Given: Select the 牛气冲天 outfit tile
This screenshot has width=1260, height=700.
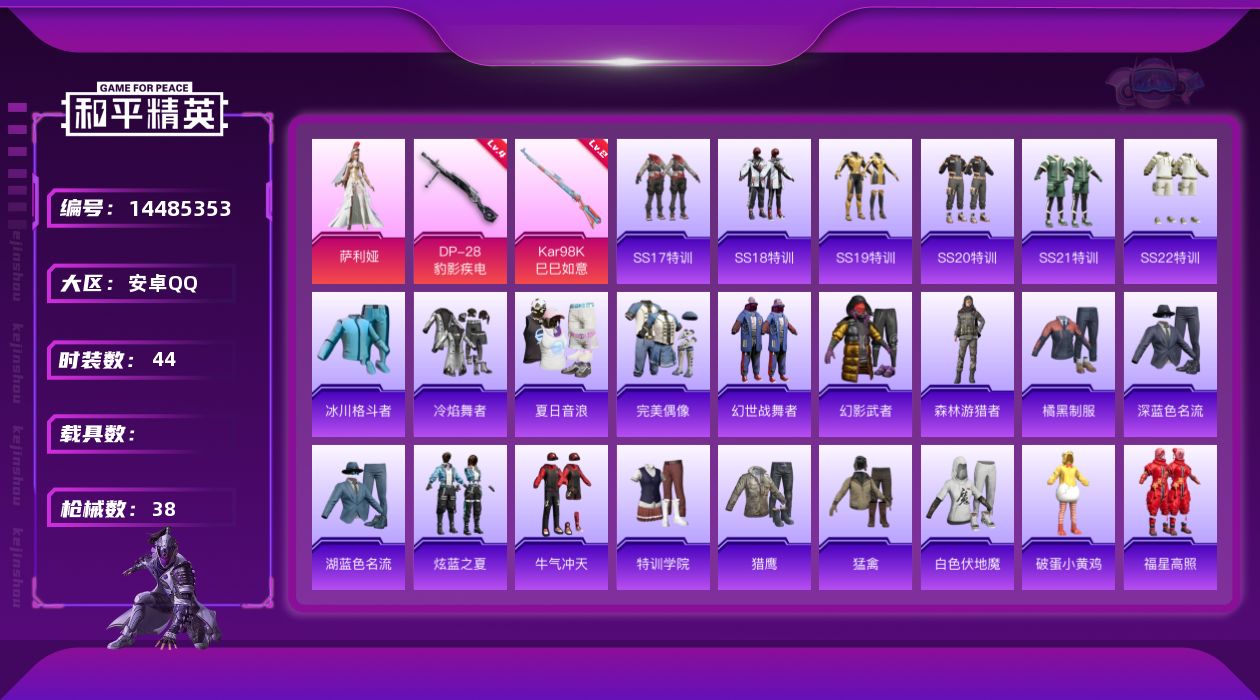Looking at the screenshot, I should pos(561,516).
